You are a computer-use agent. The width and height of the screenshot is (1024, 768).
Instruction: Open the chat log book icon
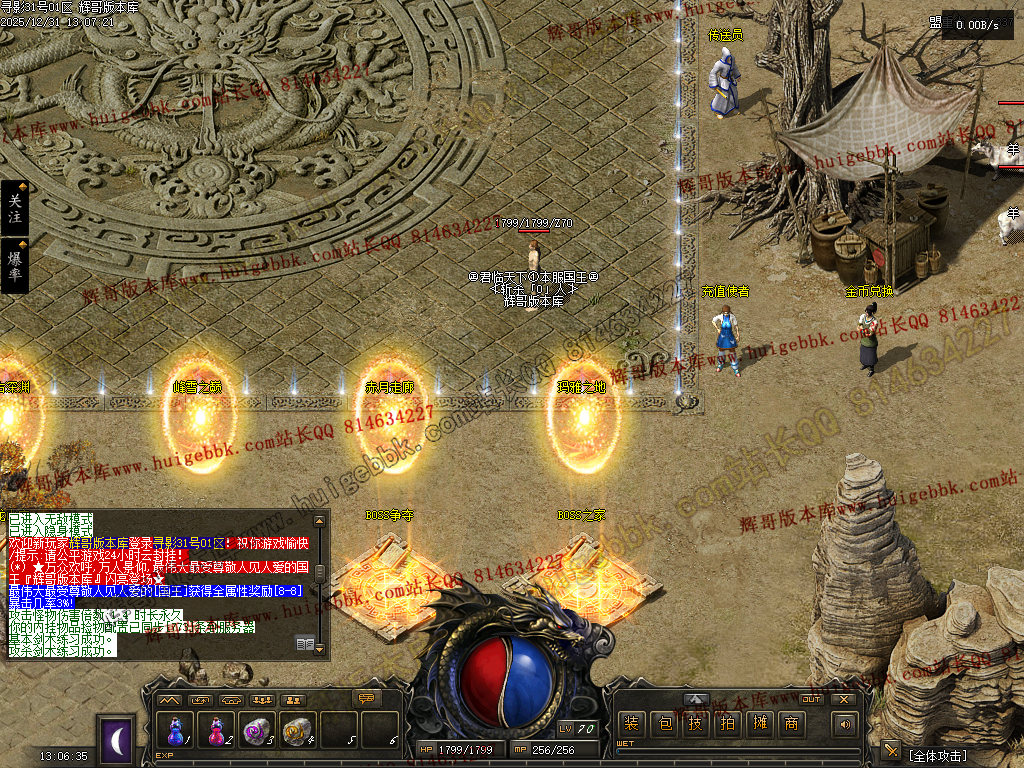(x=305, y=644)
